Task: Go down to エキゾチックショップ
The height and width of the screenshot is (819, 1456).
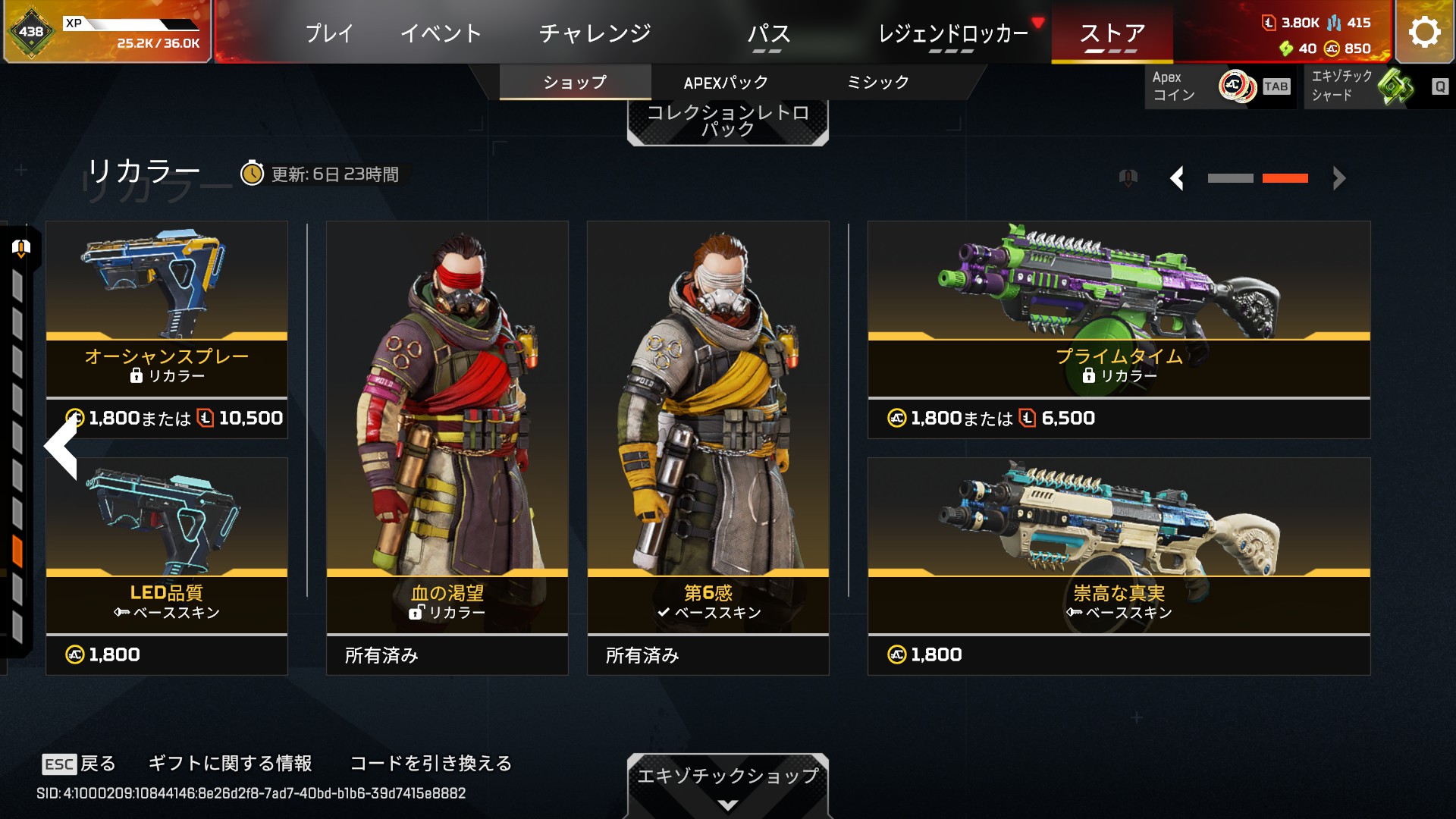Action: click(x=727, y=784)
